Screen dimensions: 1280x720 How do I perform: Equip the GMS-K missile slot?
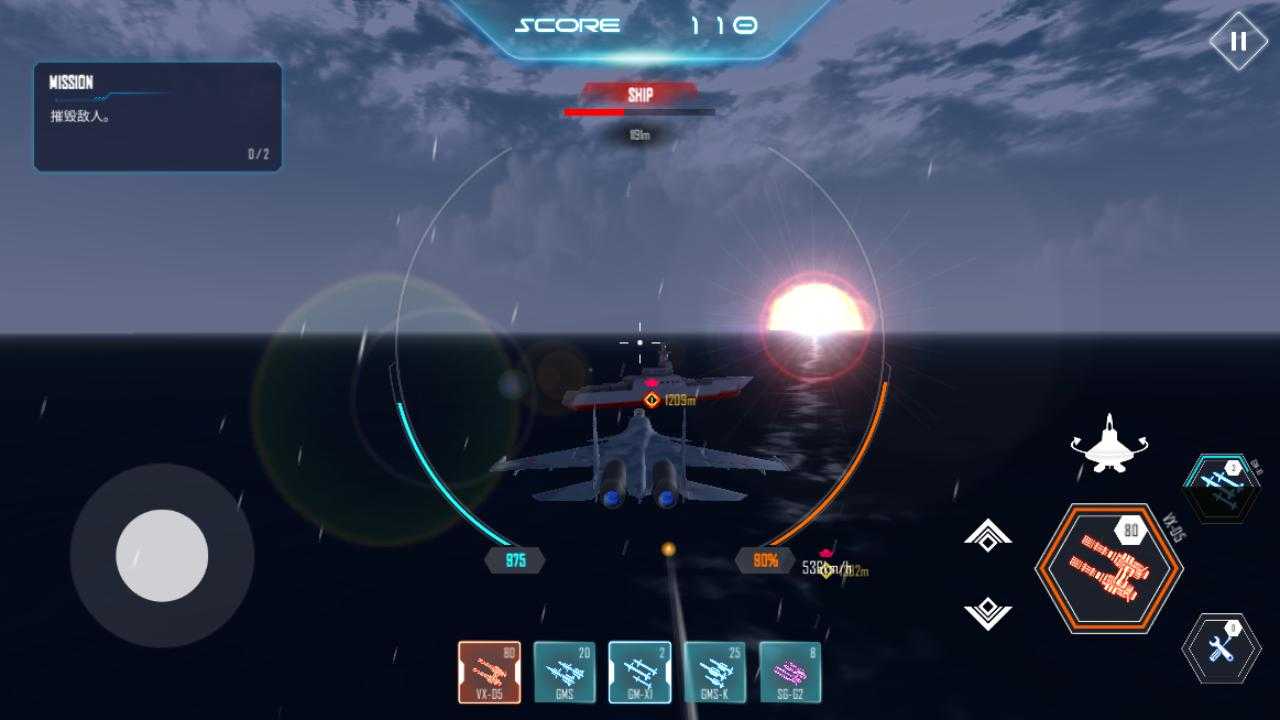pyautogui.click(x=715, y=672)
